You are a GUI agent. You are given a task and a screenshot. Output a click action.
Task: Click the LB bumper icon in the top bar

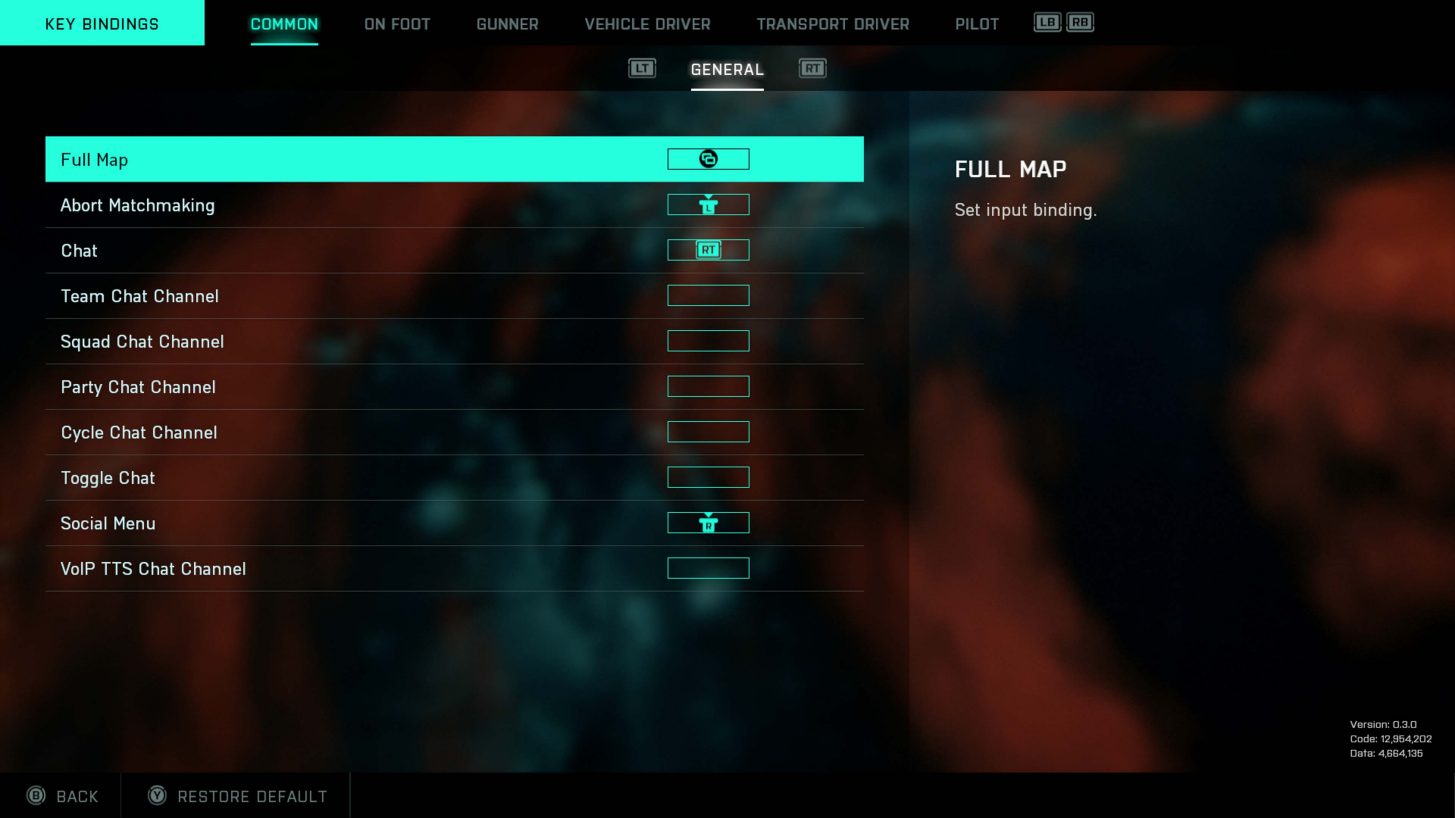pos(1046,20)
